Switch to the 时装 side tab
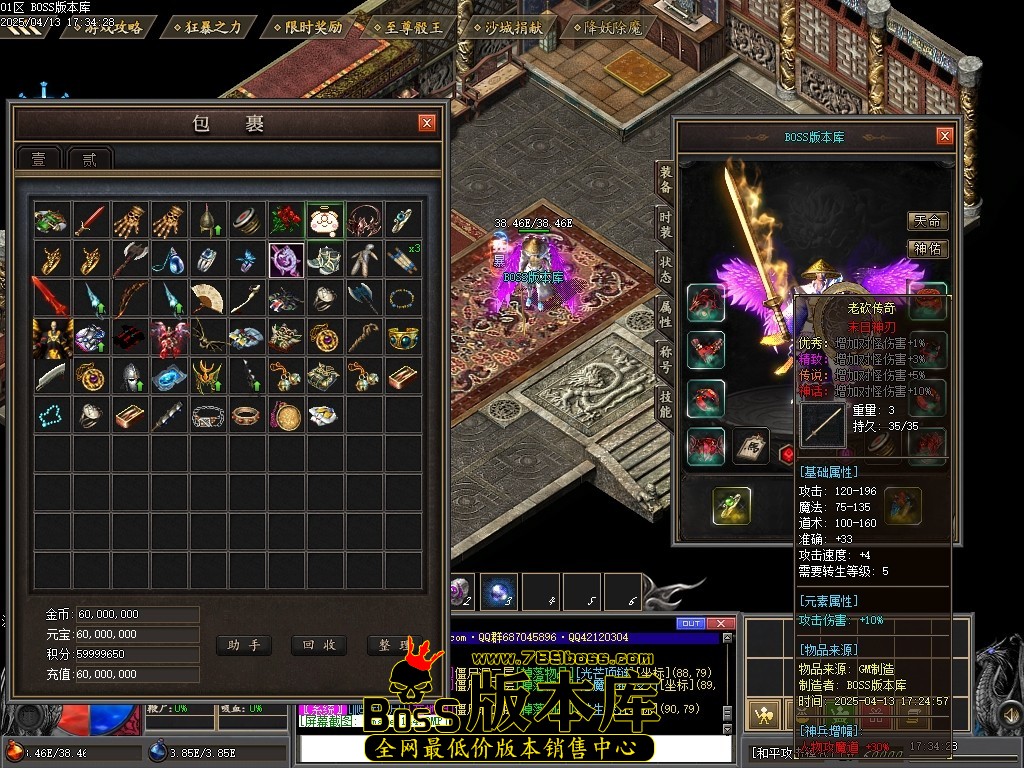The height and width of the screenshot is (768, 1024). (665, 224)
